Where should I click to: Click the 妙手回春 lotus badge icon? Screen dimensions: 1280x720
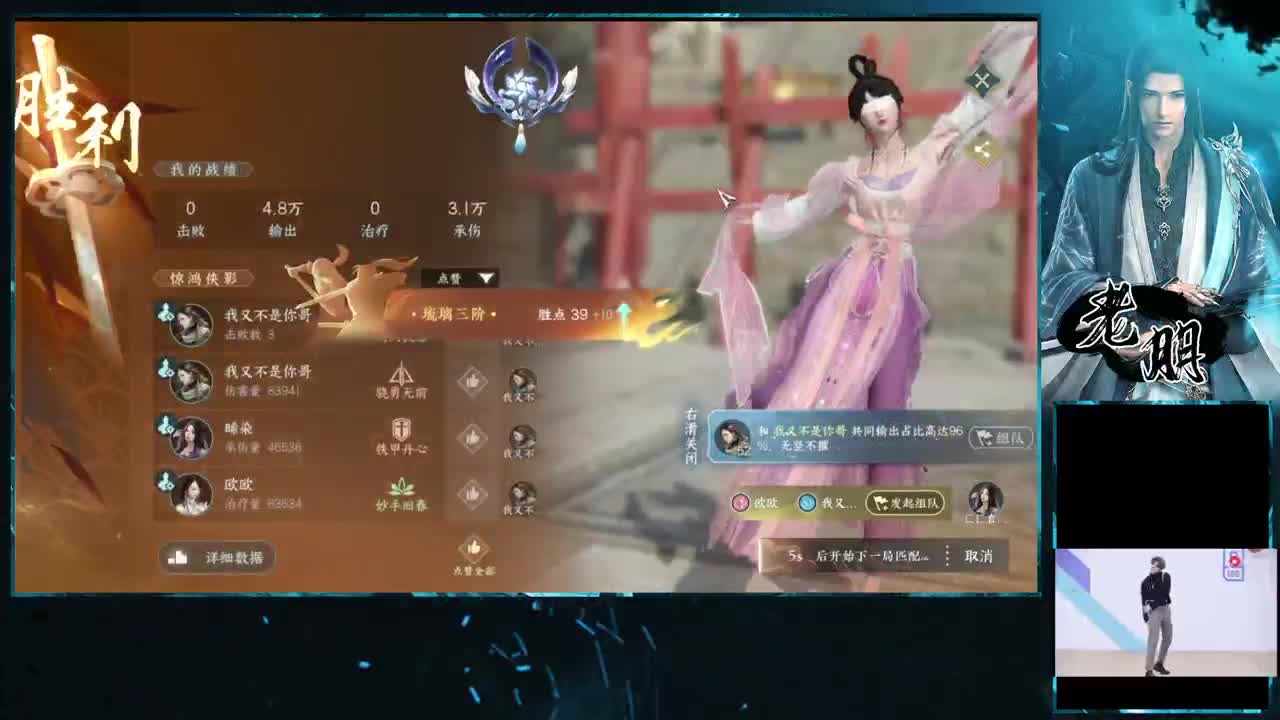(400, 483)
